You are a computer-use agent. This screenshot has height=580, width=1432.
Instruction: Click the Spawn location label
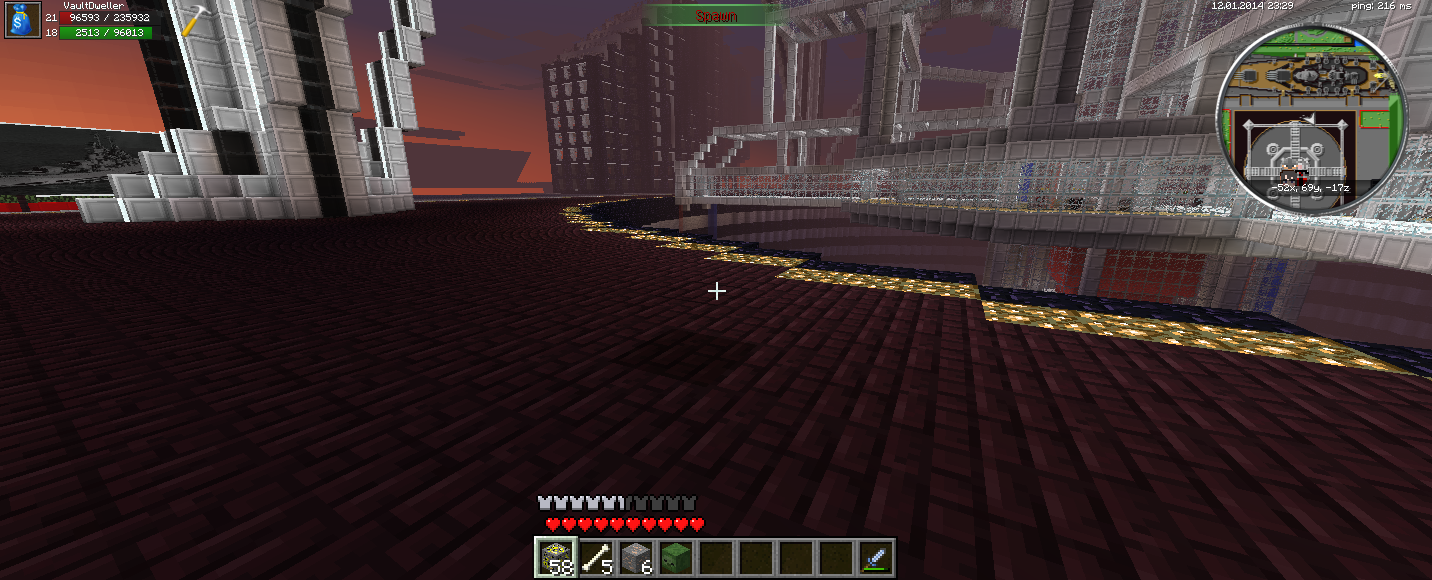coord(716,15)
